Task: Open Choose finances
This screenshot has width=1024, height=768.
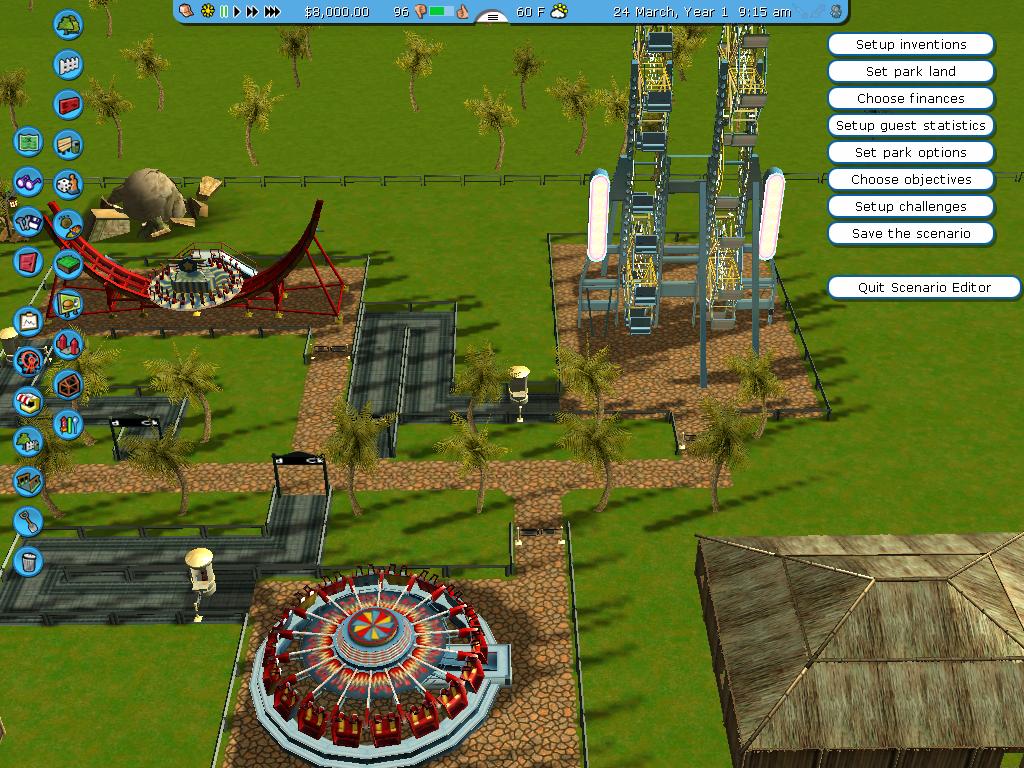Action: [x=911, y=98]
